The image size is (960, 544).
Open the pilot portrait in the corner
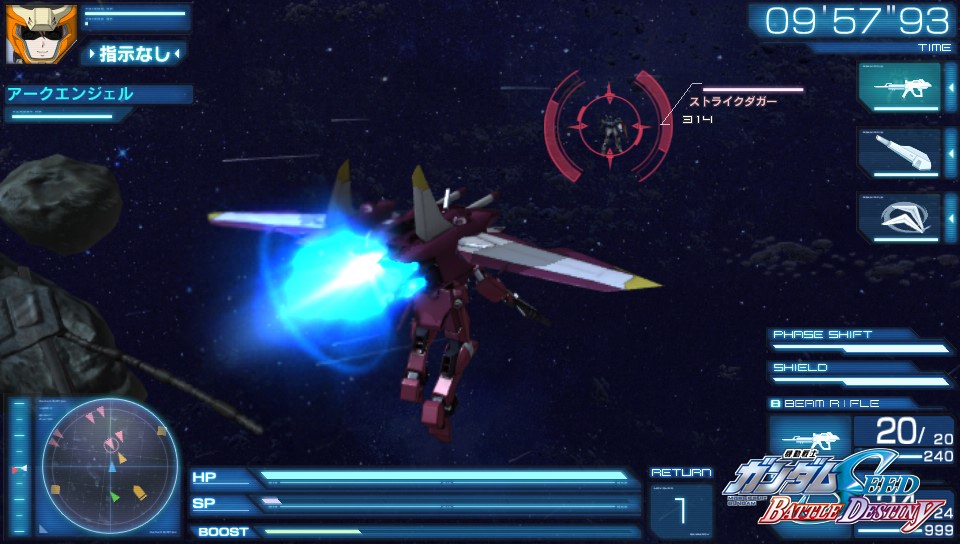(x=29, y=32)
